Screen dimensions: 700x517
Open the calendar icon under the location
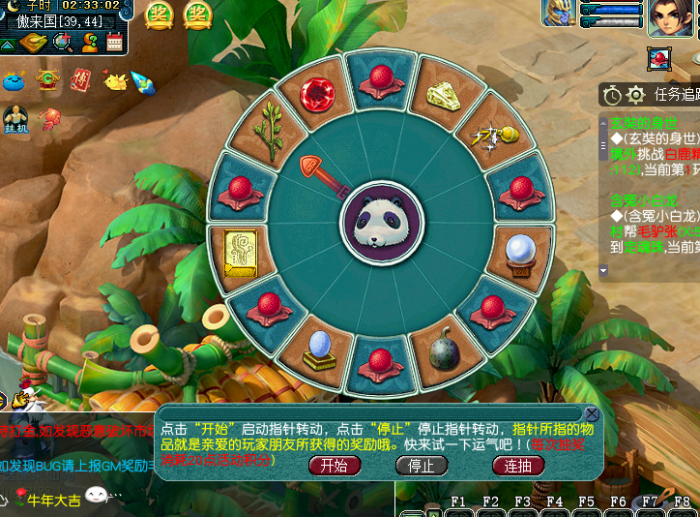click(114, 42)
